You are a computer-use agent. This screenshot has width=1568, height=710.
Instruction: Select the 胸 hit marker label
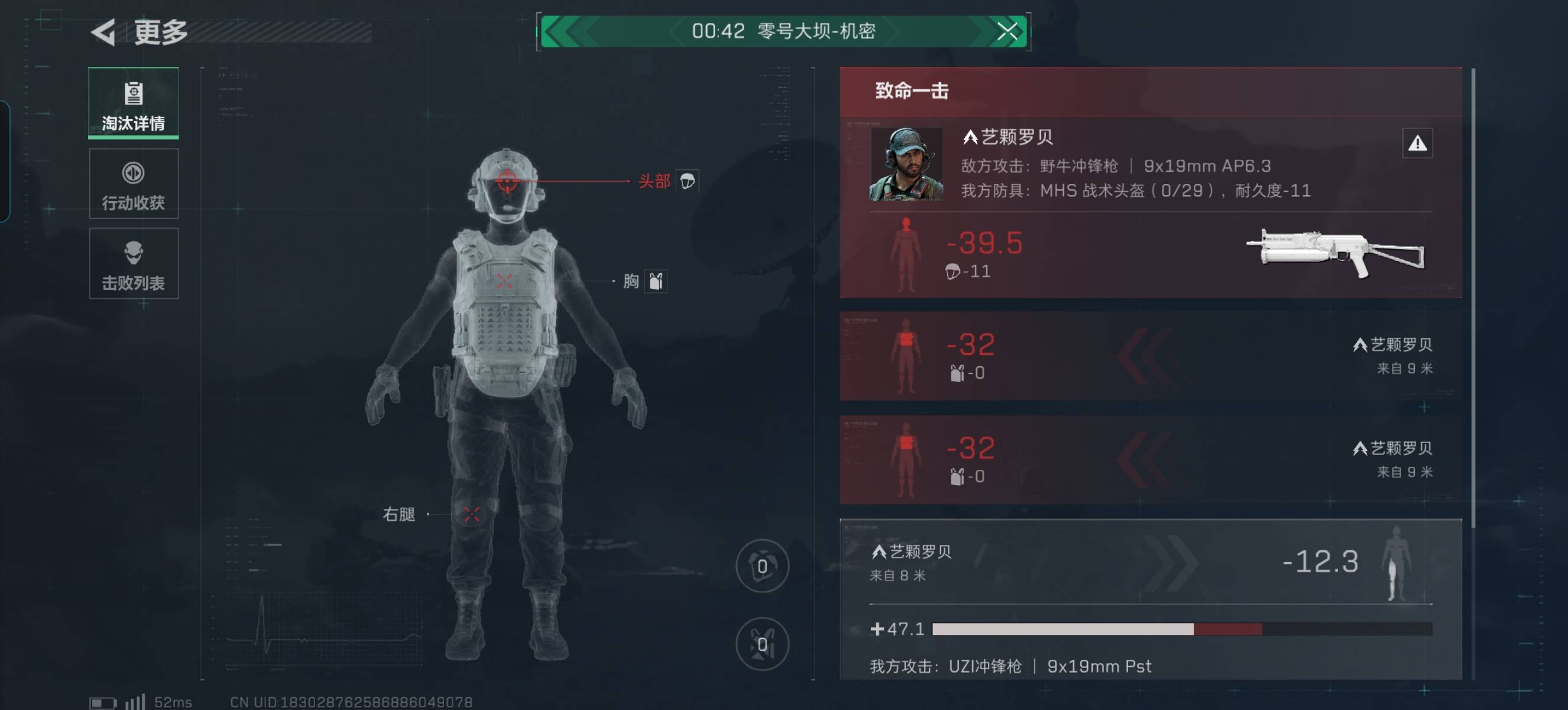tap(631, 281)
